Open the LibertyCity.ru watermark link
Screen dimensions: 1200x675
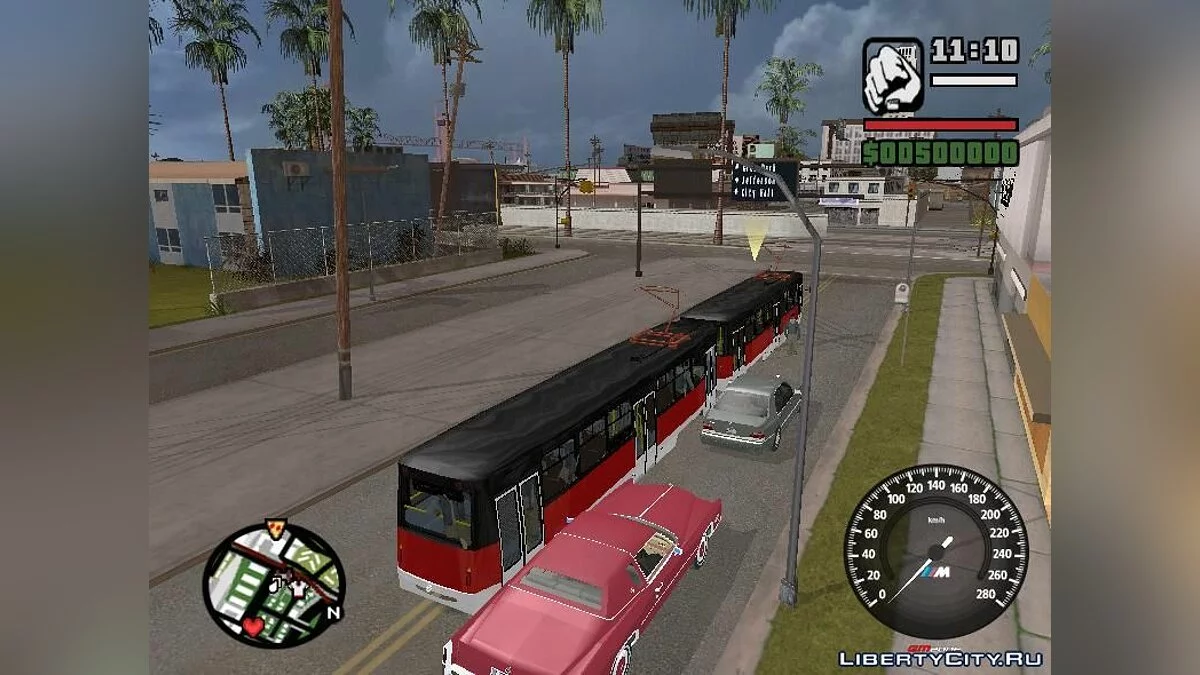point(940,658)
